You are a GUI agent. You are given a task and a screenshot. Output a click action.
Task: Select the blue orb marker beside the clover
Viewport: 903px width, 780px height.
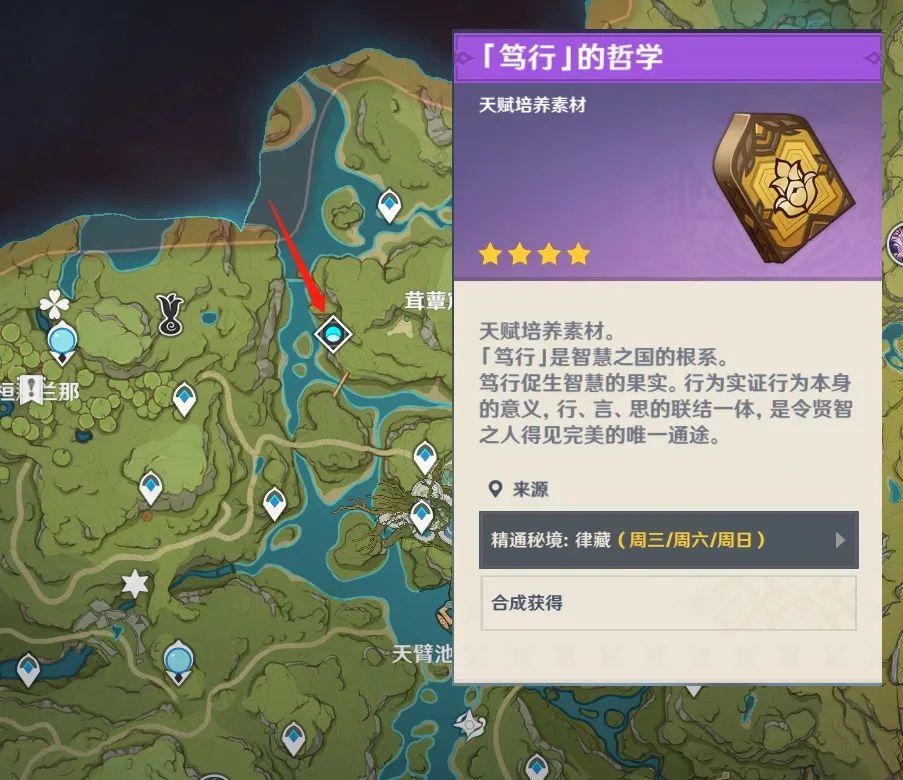point(62,342)
